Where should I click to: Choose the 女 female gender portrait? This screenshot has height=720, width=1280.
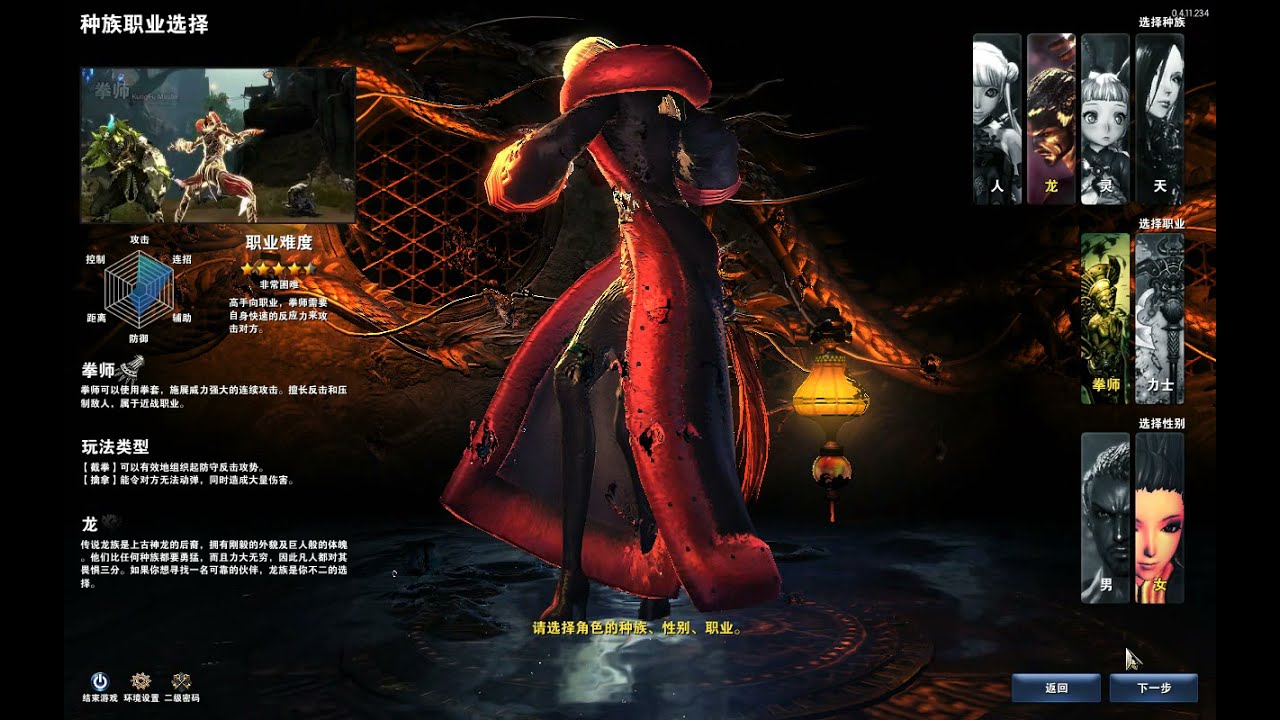coord(1159,518)
